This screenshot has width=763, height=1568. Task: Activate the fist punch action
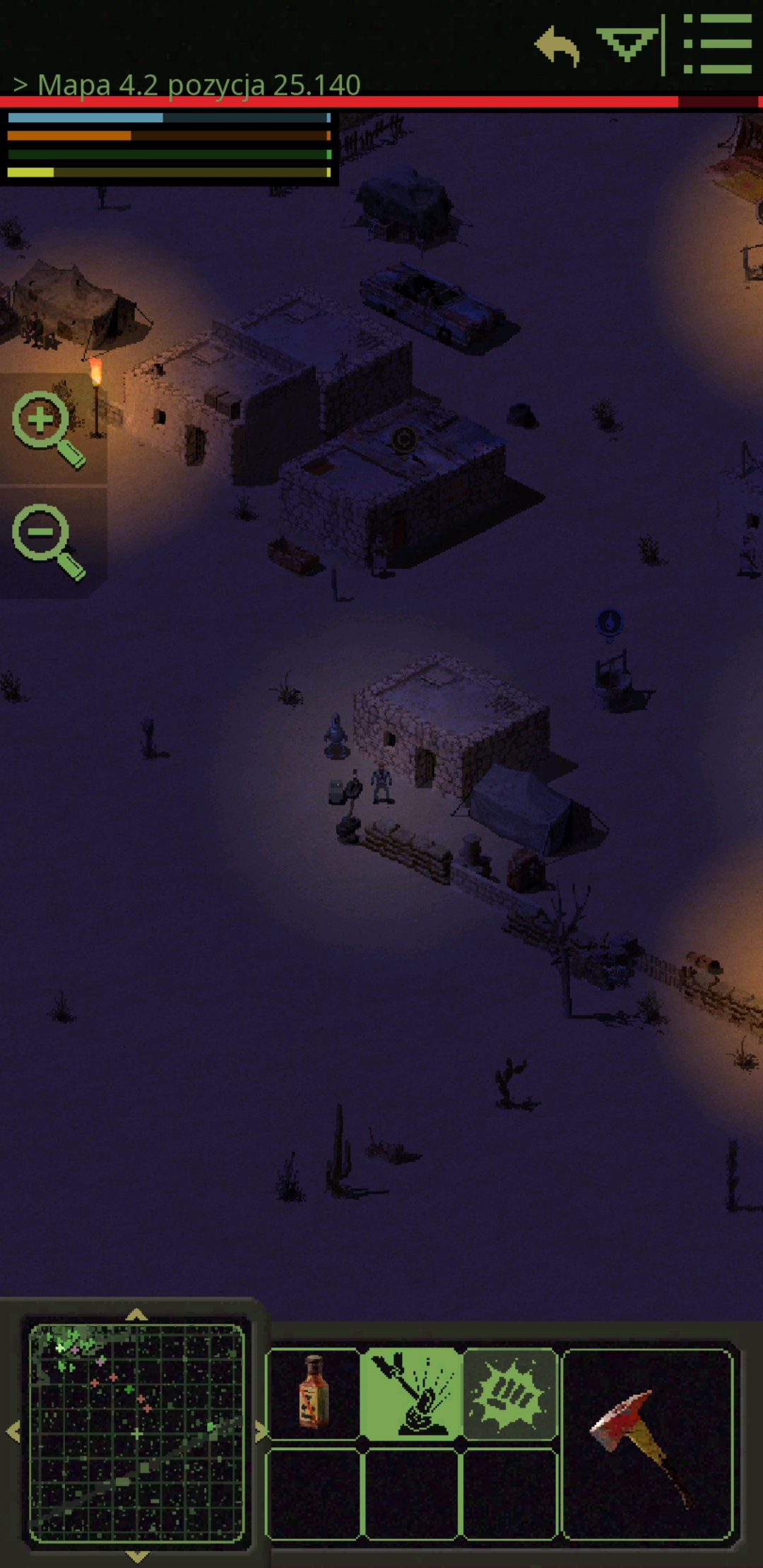510,1393
